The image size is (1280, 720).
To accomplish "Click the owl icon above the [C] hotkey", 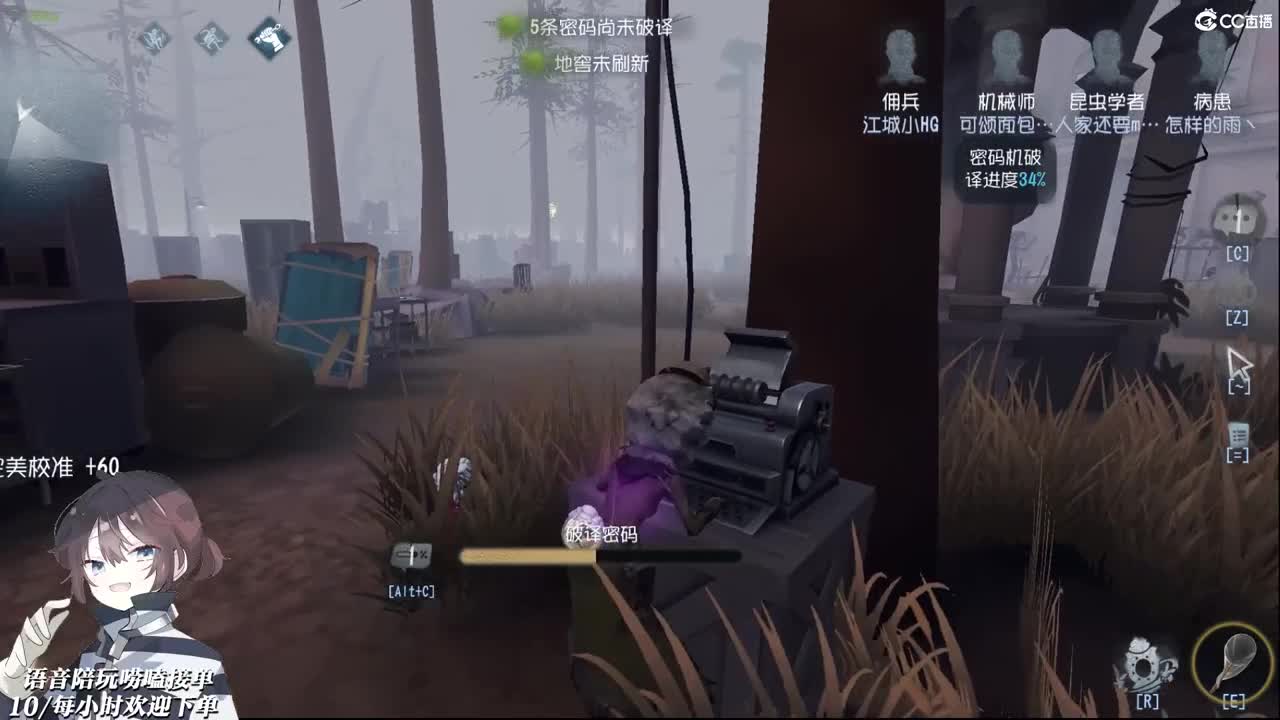I will (x=1237, y=219).
